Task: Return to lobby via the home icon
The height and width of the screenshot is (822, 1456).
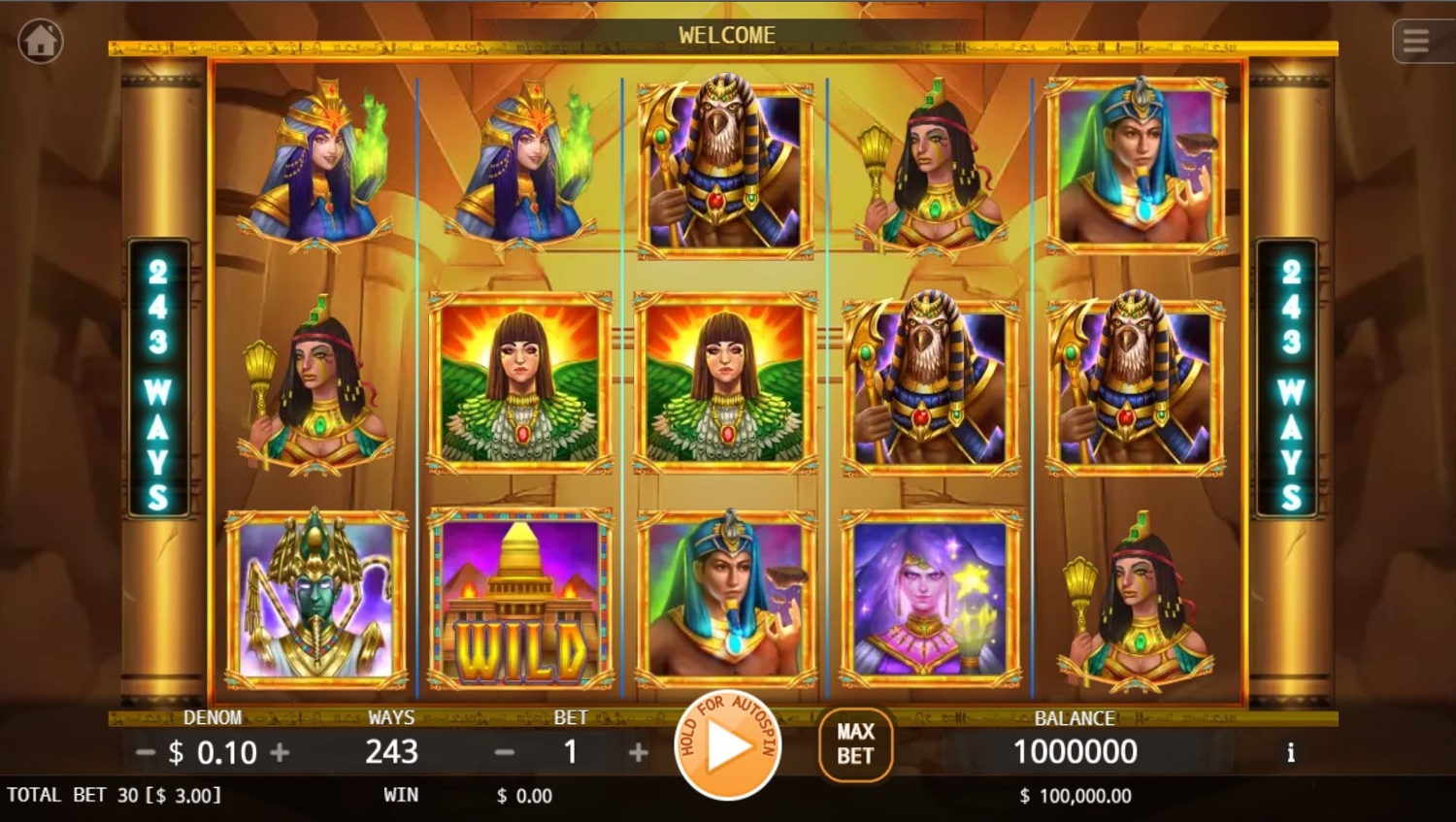Action: (x=41, y=42)
